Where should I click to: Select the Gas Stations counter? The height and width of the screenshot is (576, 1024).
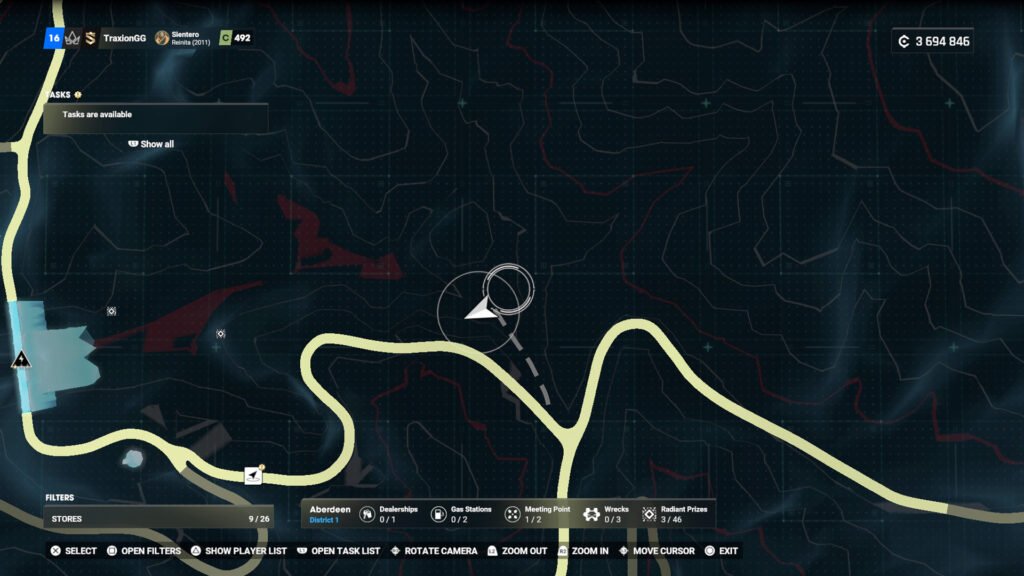[460, 514]
